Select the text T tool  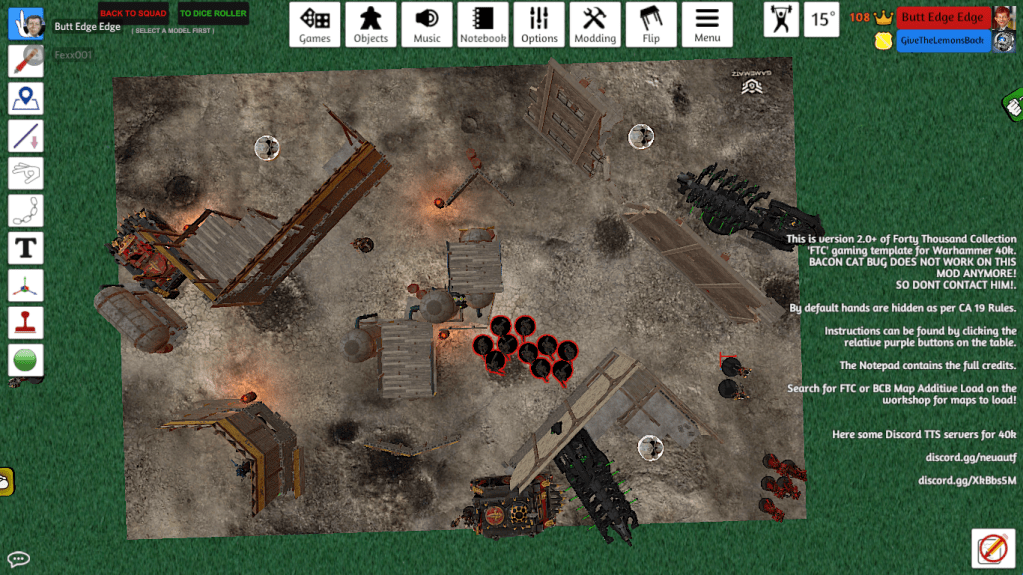(x=26, y=247)
